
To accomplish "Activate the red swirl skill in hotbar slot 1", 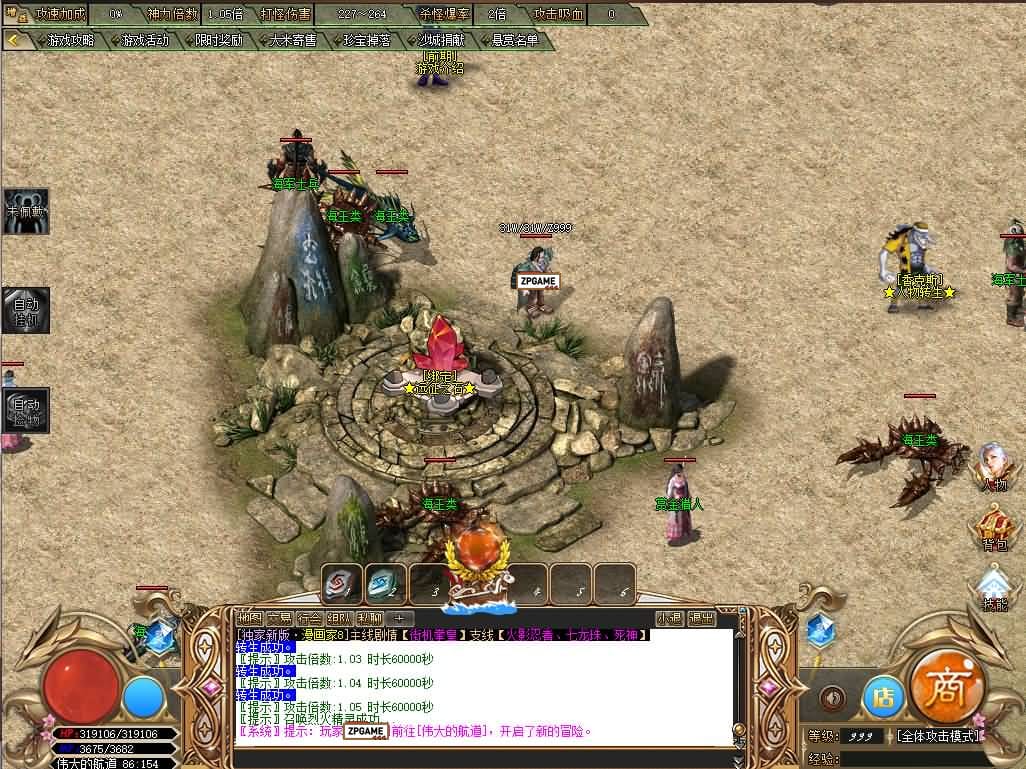I will click(342, 584).
